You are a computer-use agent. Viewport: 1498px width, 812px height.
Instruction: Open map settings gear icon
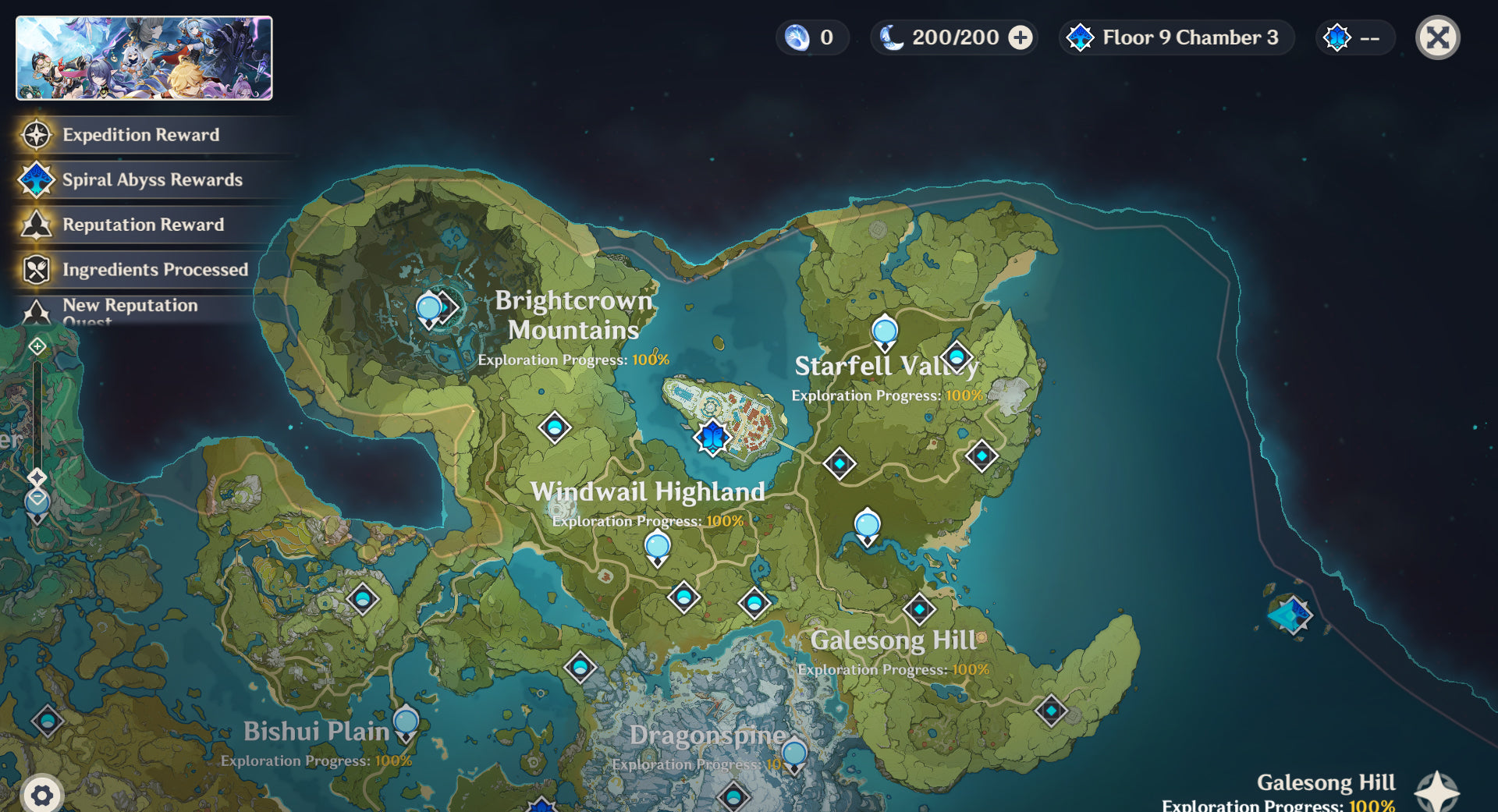coord(42,795)
